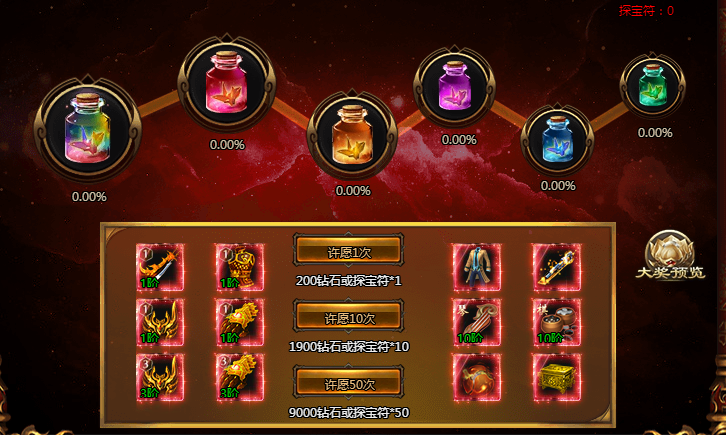This screenshot has width=726, height=435.
Task: Open the 大奖预览 grand prize preview
Action: (x=673, y=258)
